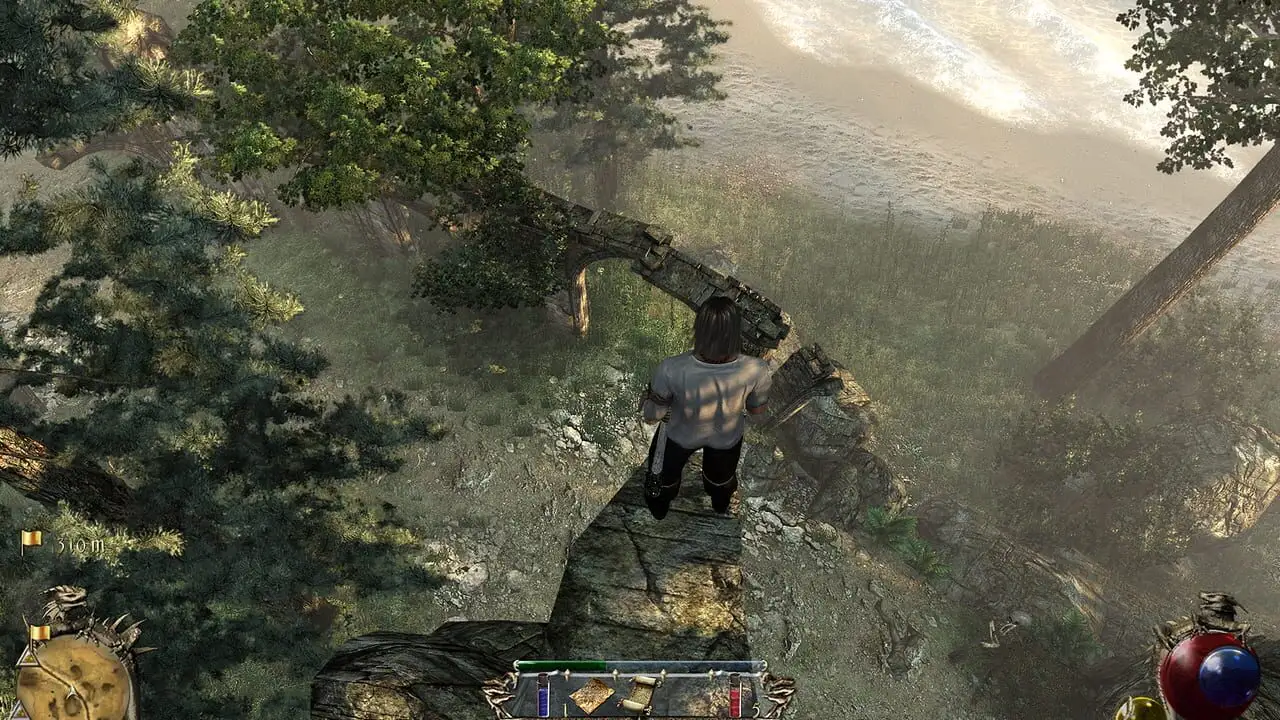
Task: Open the round parchment minimap
Action: point(73,678)
